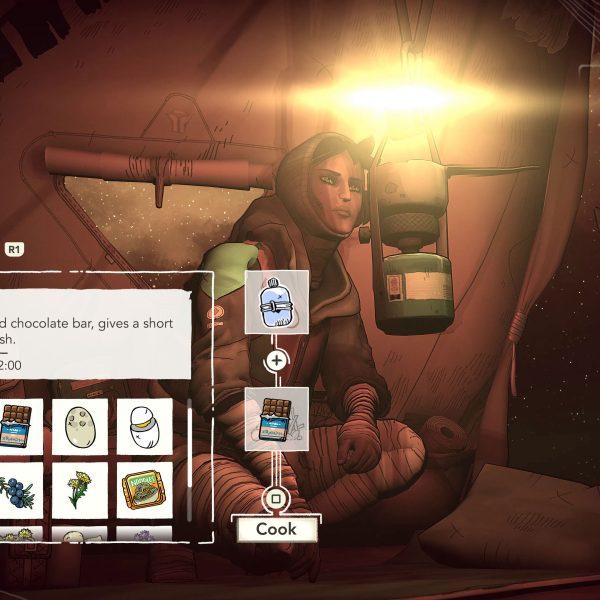This screenshot has width=600, height=600.
Task: Select the water bottle ingredient slot
Action: pyautogui.click(x=277, y=302)
